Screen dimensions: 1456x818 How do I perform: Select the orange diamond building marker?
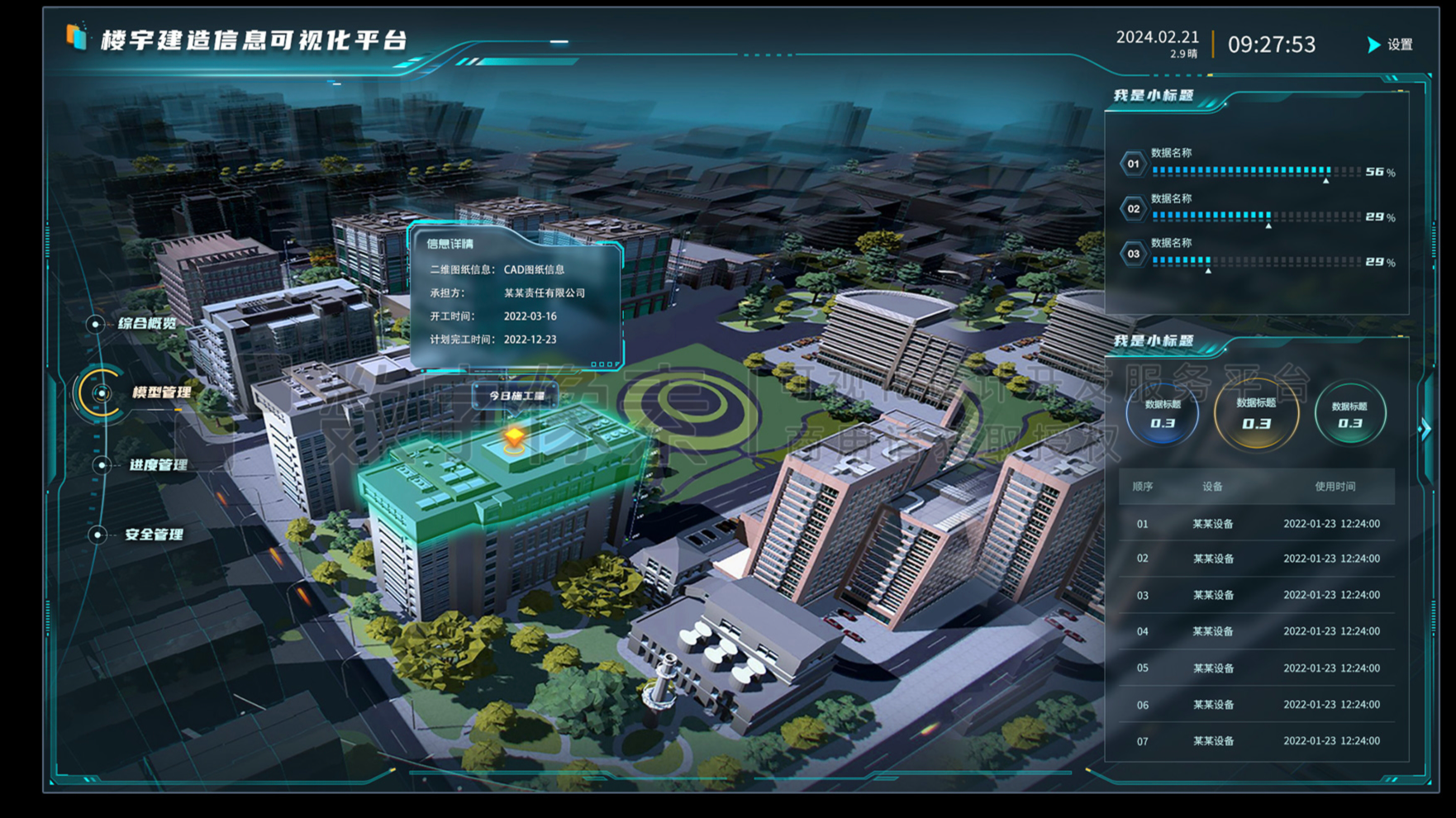[x=514, y=436]
